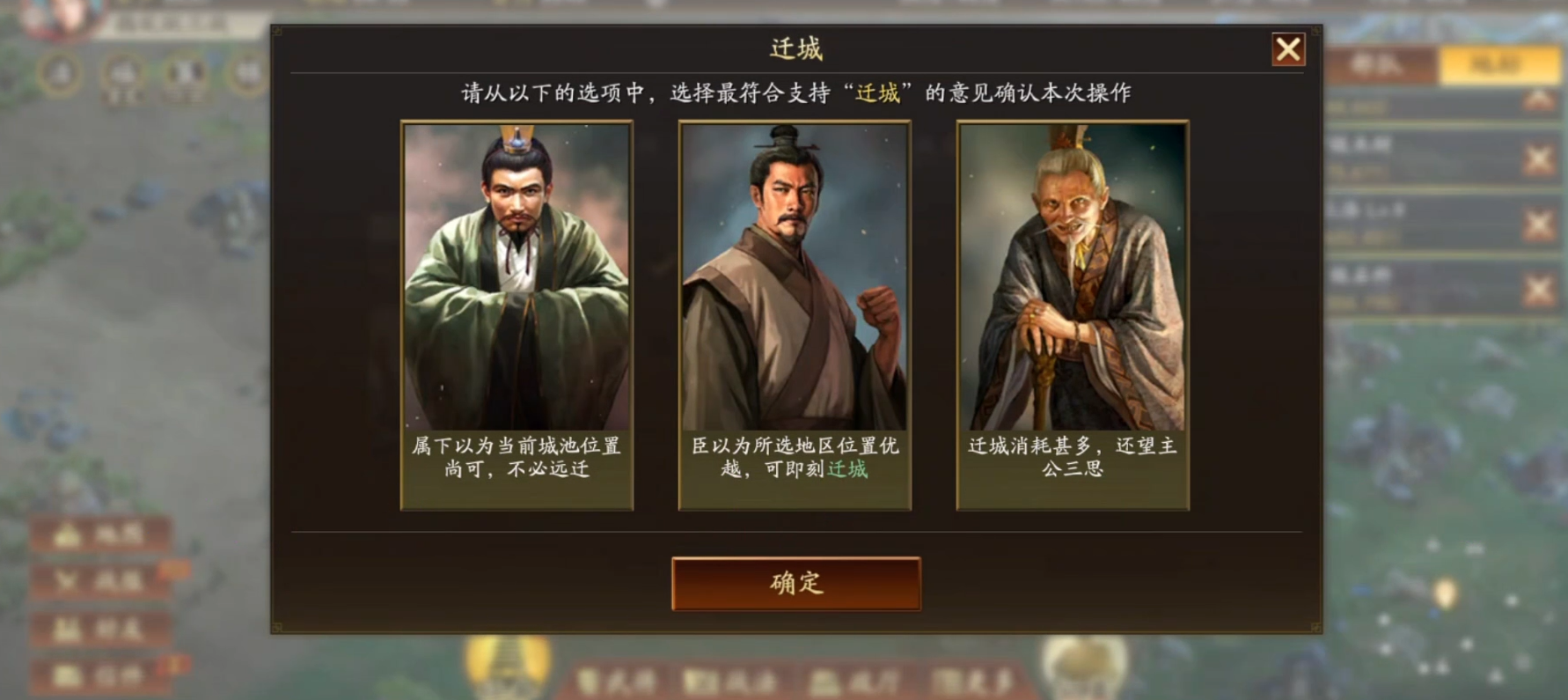The image size is (1568, 700).
Task: Open the map icon in the left sidebar
Action: coord(100,532)
